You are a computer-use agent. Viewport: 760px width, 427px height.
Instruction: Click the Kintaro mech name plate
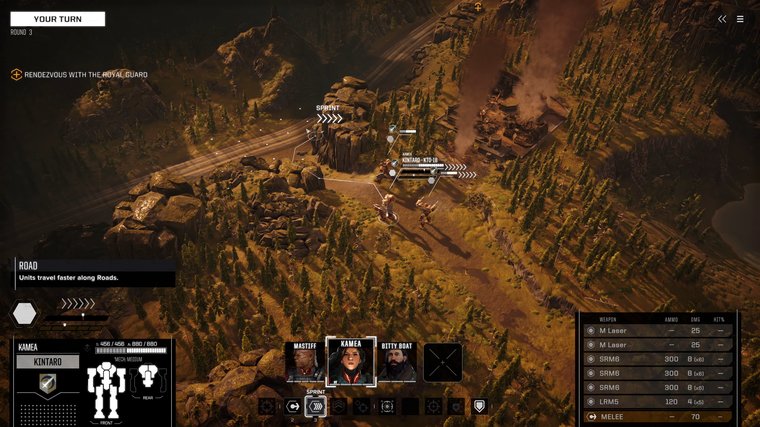47,361
